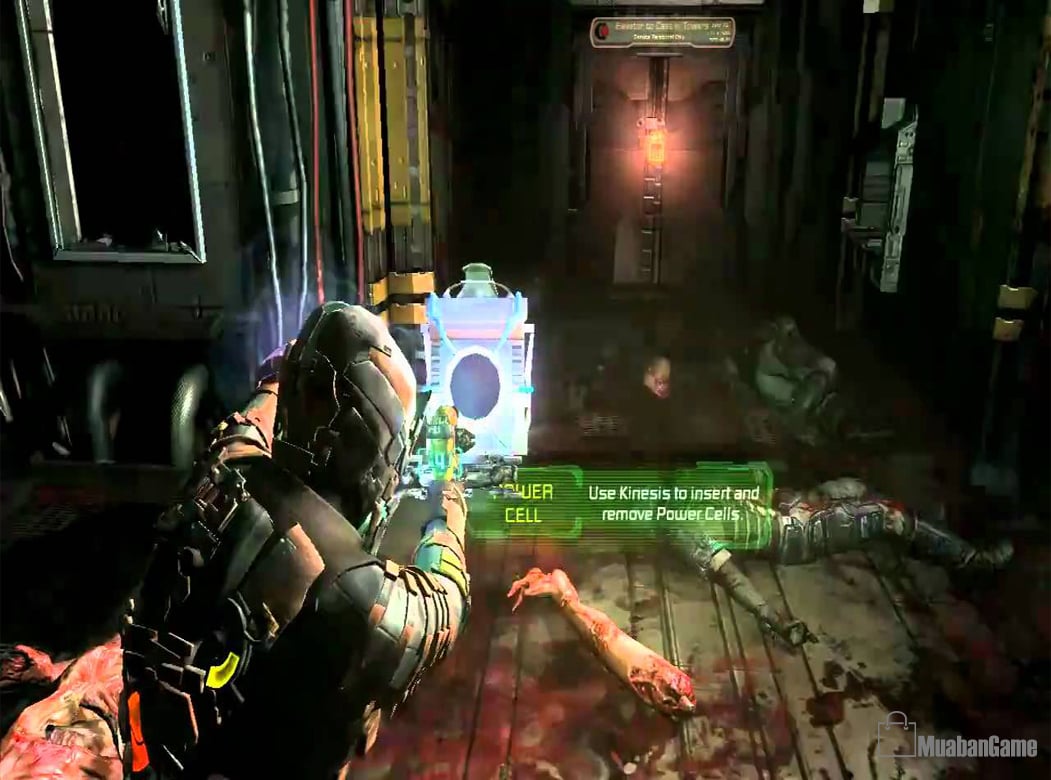The image size is (1051, 780).
Task: Click the MuabanGame watermark logo
Action: tap(957, 741)
